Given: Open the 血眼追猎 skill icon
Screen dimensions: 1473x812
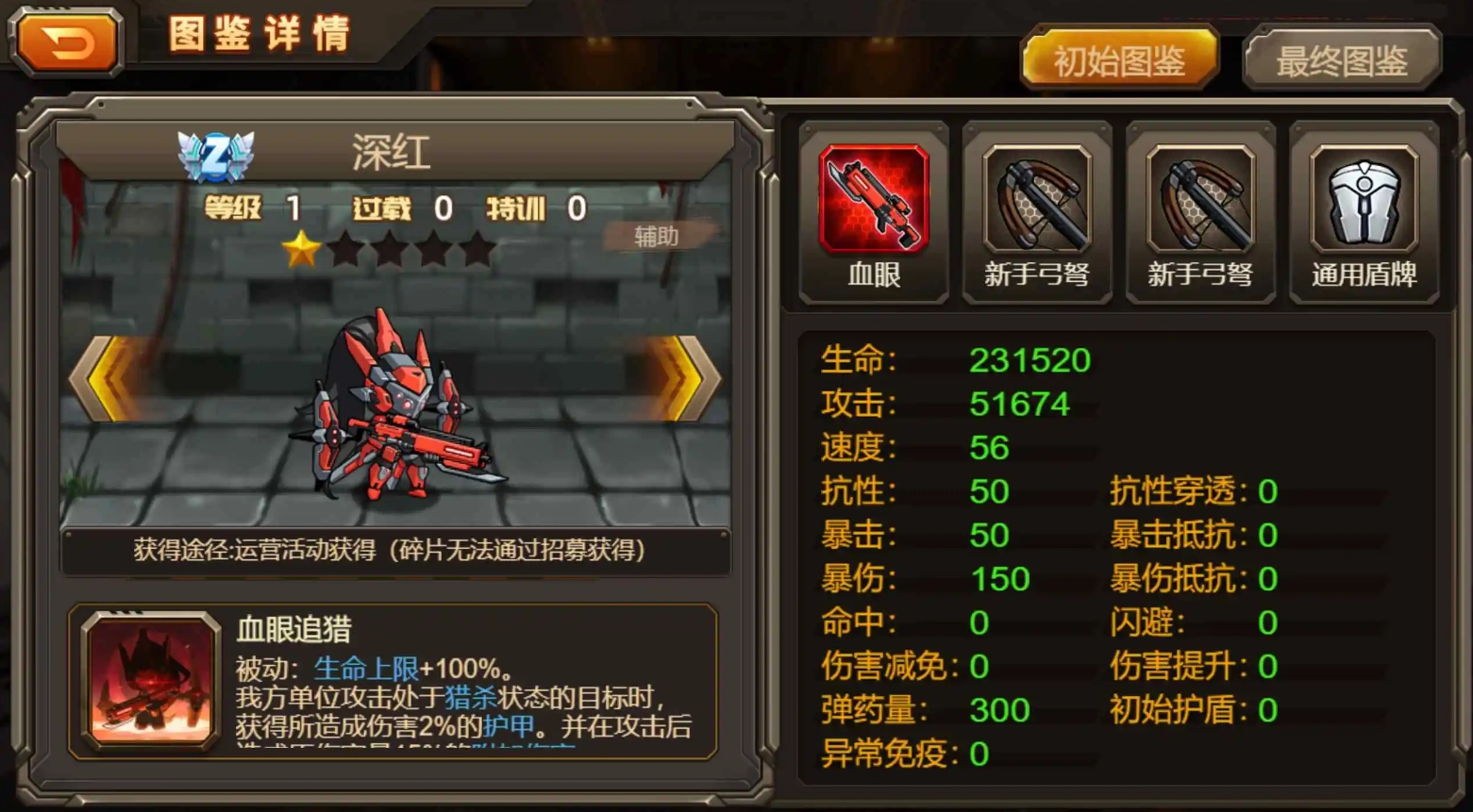Looking at the screenshot, I should pyautogui.click(x=151, y=680).
